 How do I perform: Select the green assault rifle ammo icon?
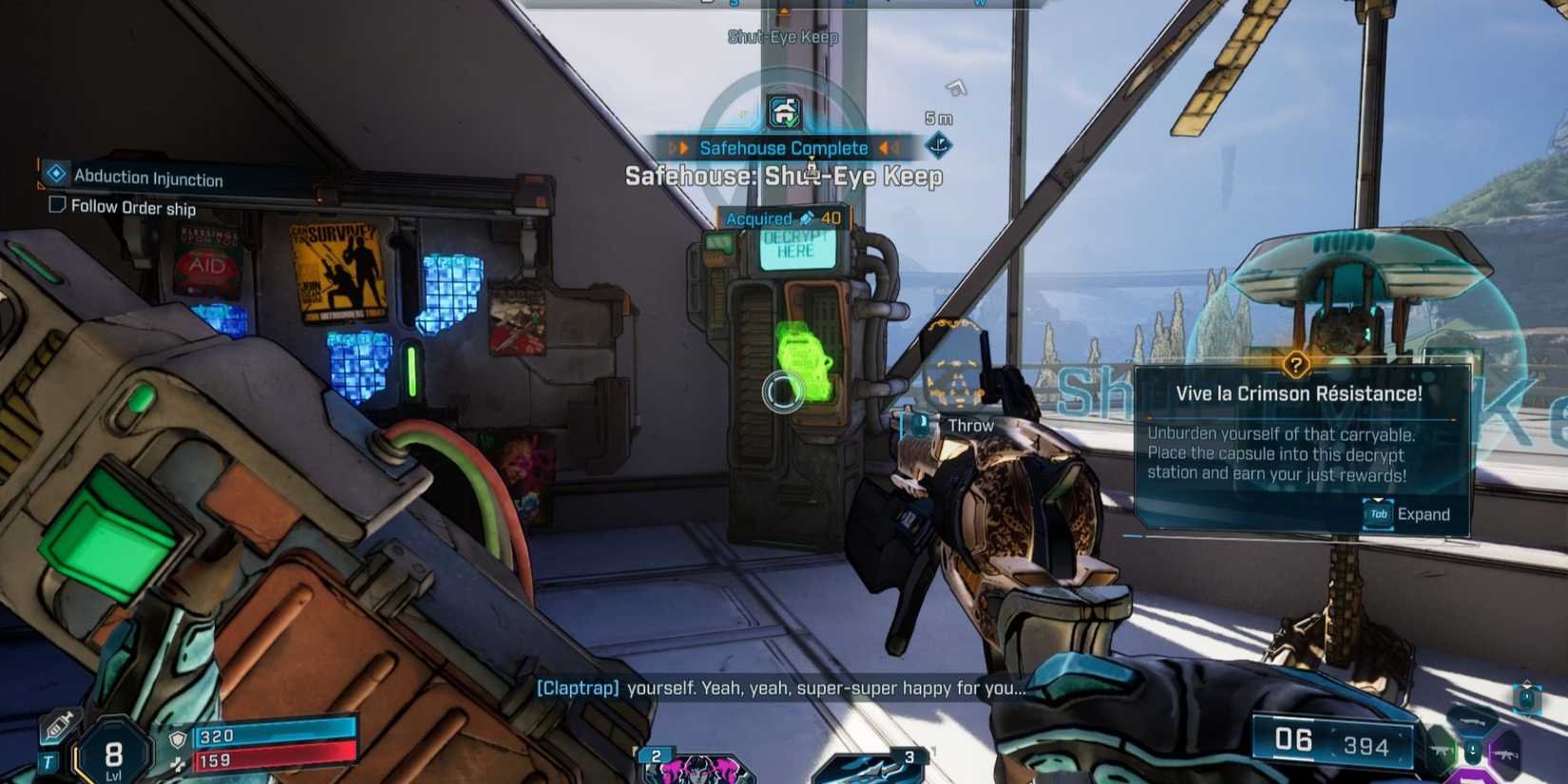point(1441,751)
